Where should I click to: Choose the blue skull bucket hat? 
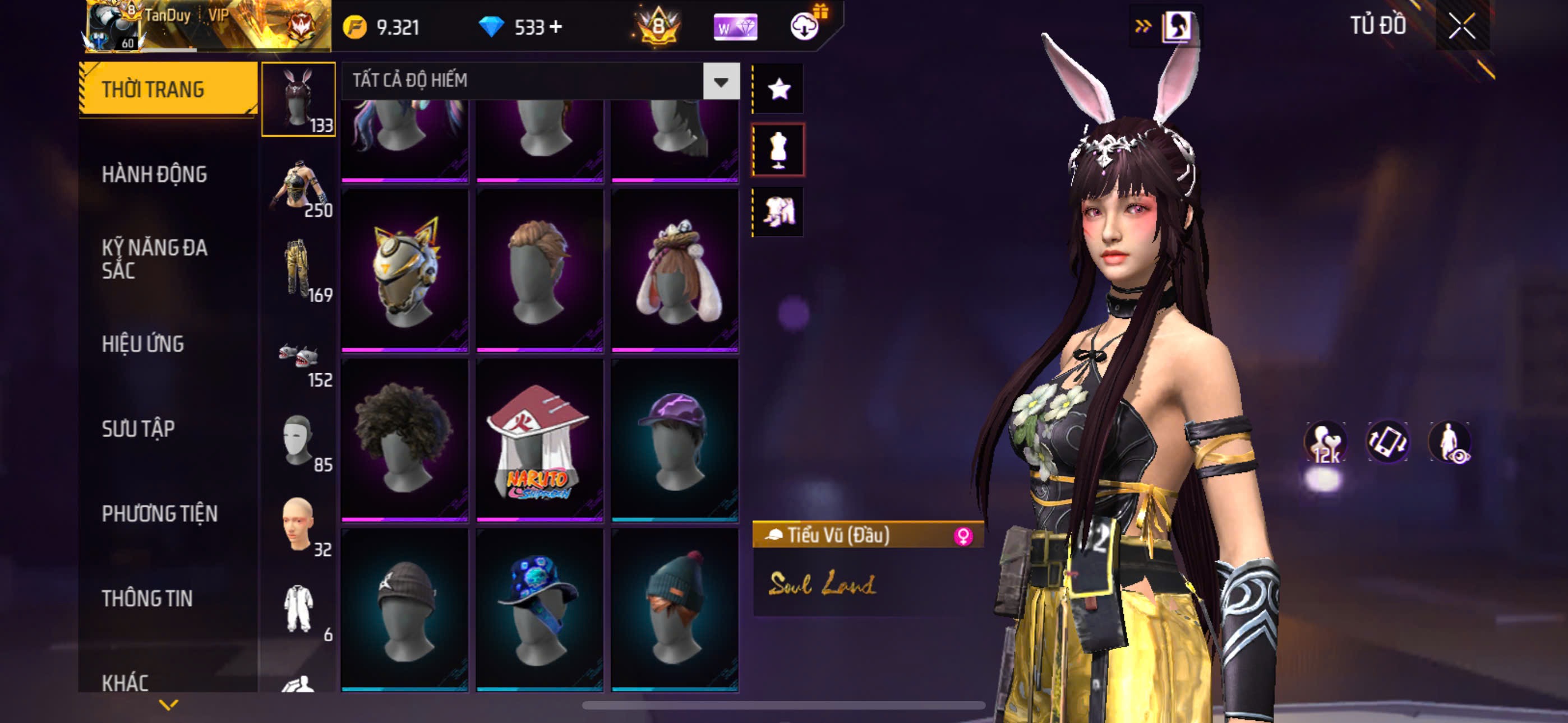coord(539,609)
